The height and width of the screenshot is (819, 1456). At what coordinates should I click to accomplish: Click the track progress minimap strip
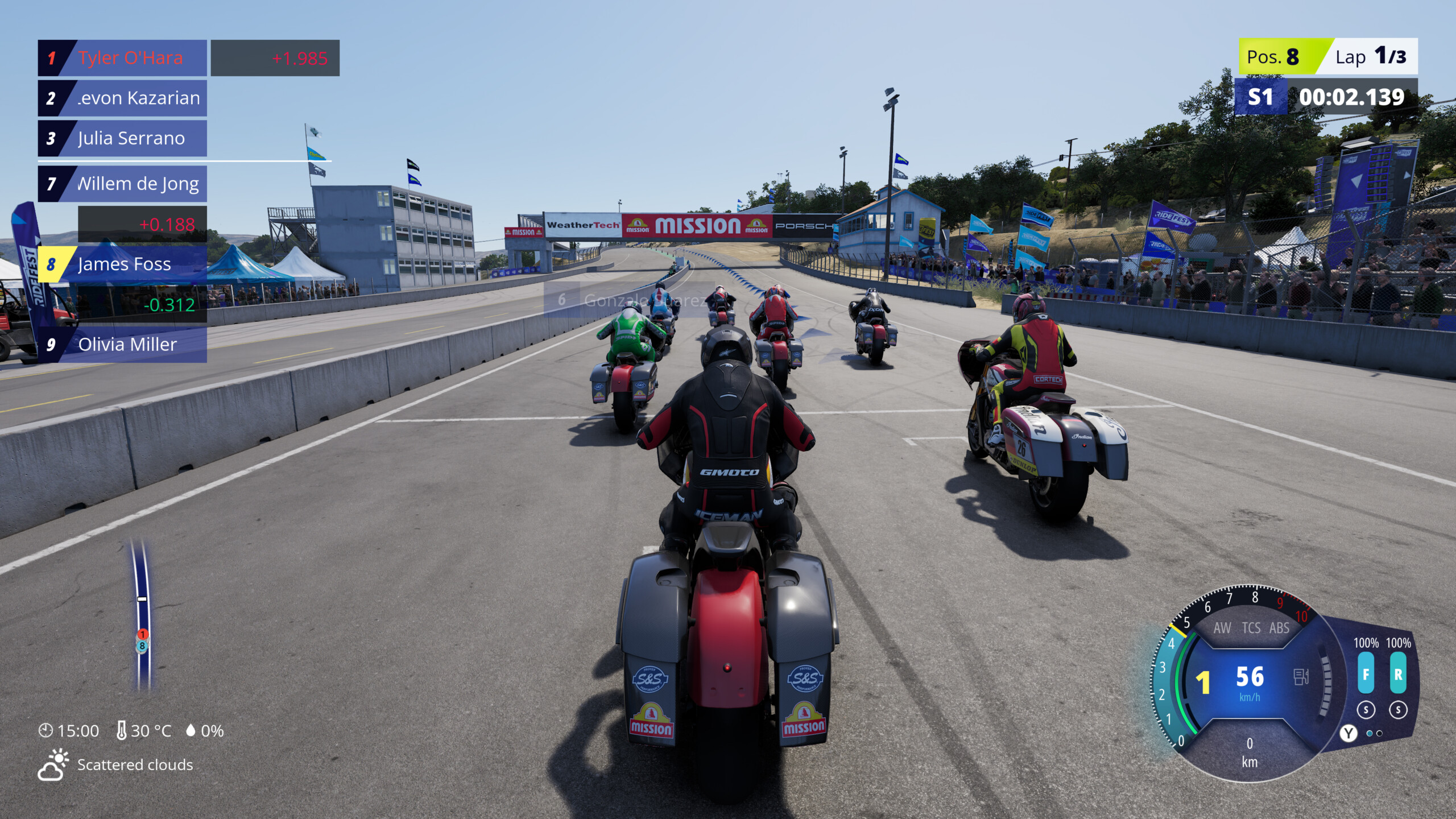pyautogui.click(x=142, y=614)
